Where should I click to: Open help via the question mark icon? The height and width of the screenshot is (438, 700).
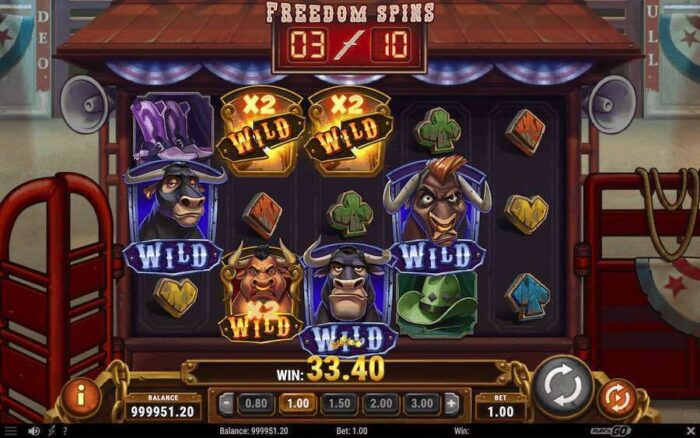(x=66, y=431)
